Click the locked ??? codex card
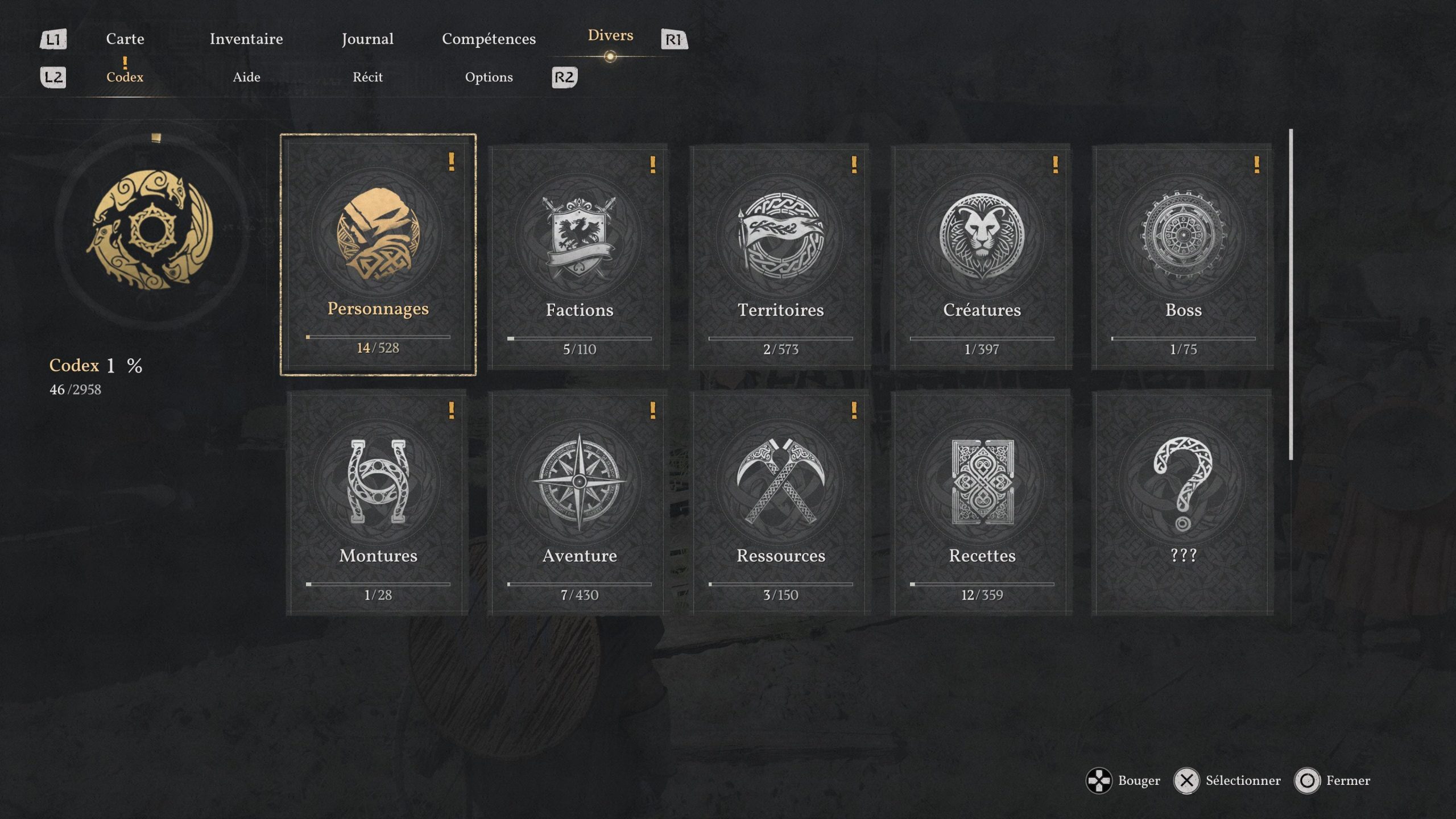The image size is (1456, 819). pyautogui.click(x=1183, y=503)
